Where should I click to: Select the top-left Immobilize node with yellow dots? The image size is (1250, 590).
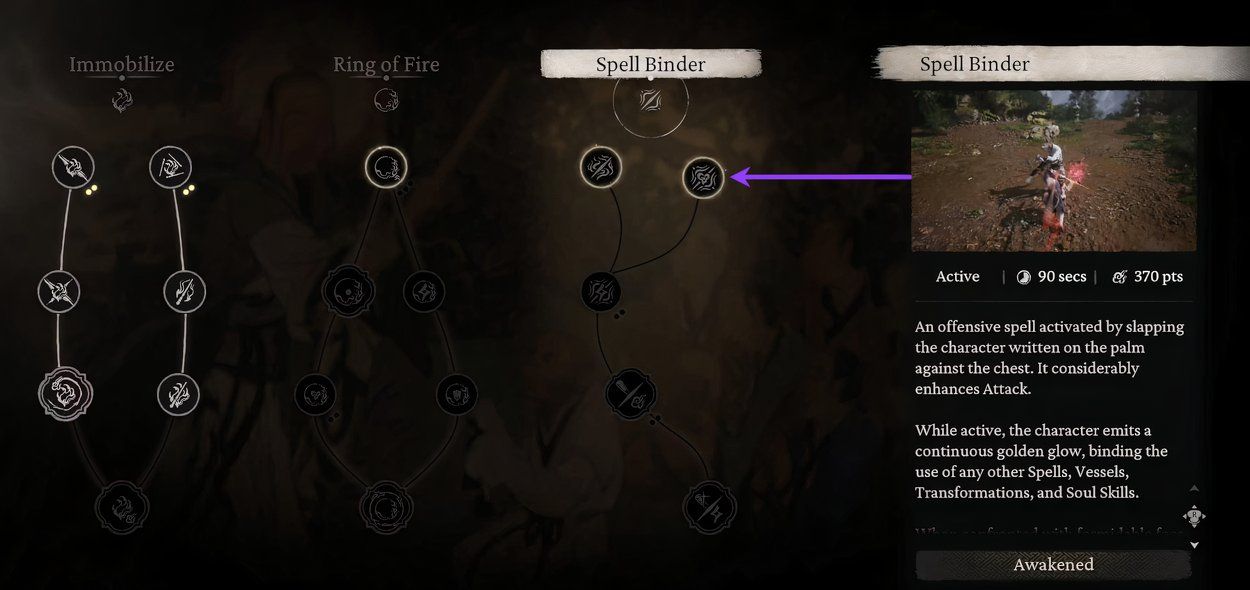[73, 167]
